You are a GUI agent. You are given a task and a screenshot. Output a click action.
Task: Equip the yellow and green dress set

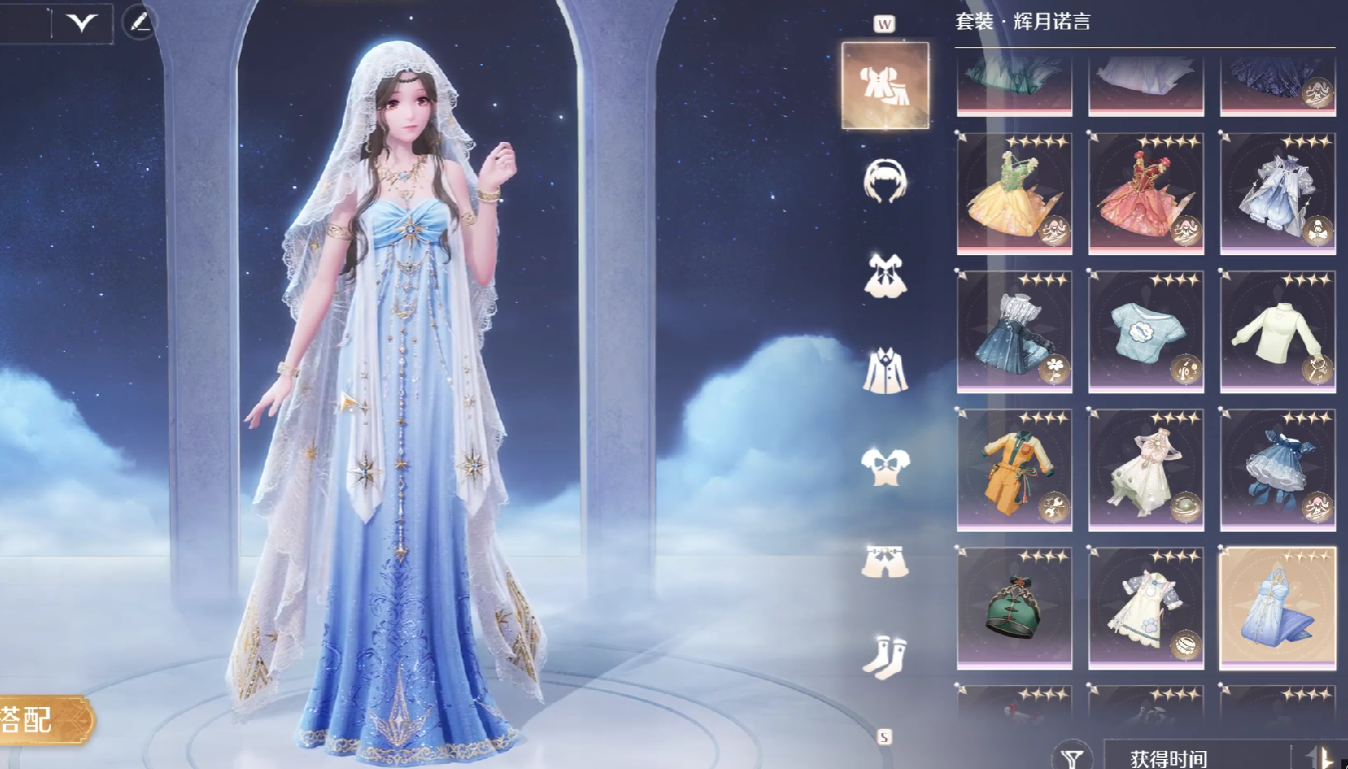(x=1014, y=194)
